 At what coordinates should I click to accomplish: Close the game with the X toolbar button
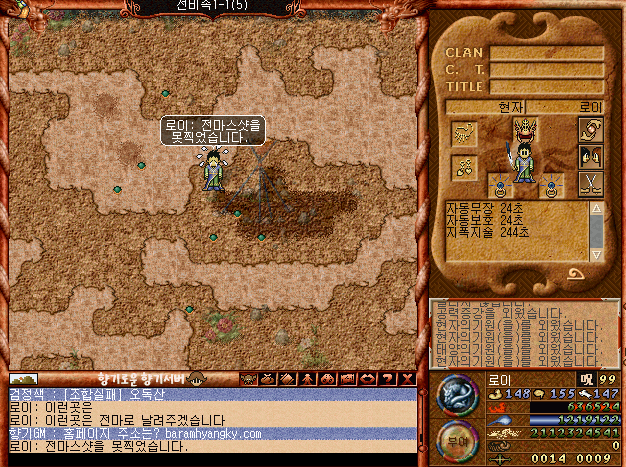click(407, 379)
